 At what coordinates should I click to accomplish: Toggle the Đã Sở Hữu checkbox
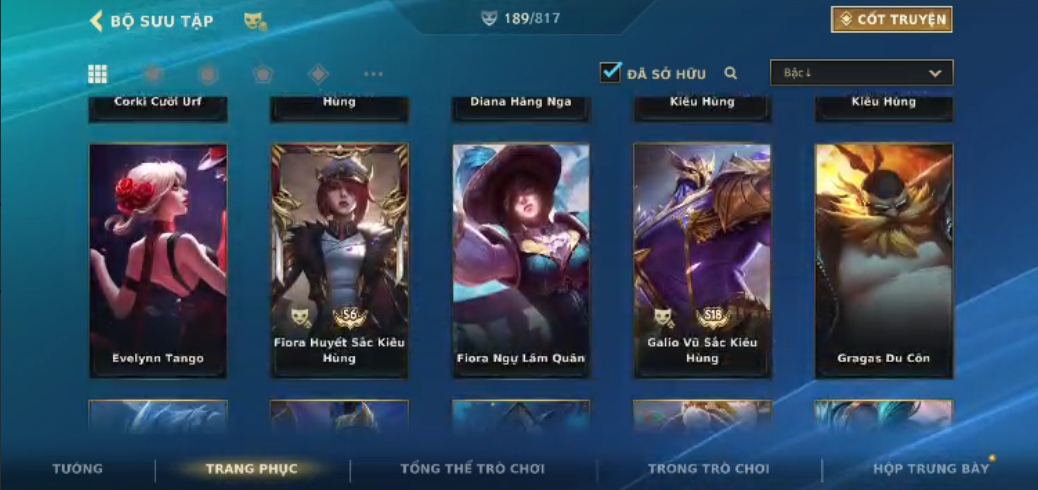[610, 72]
